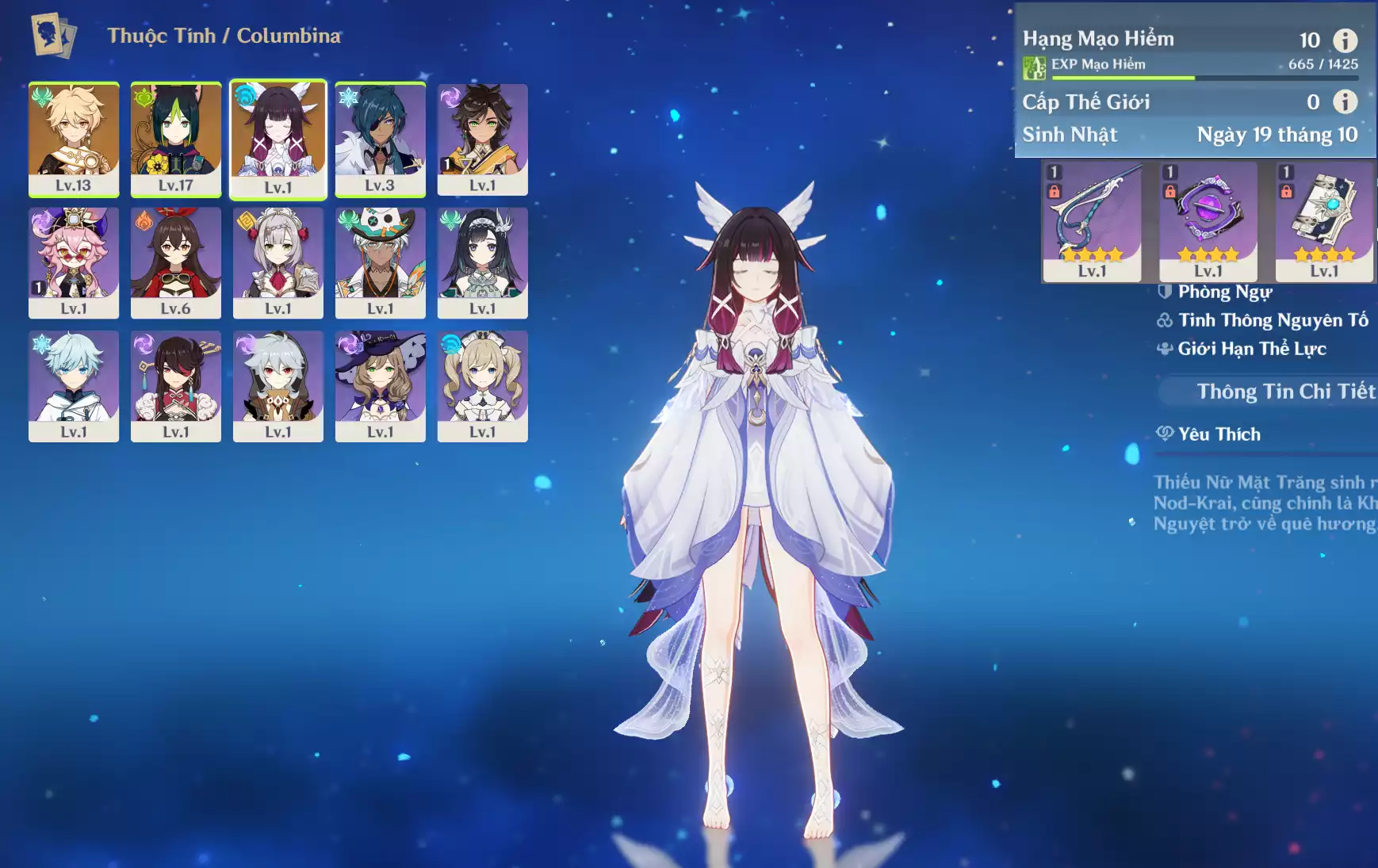Choose Lan Yan's portrait

(x=482, y=262)
